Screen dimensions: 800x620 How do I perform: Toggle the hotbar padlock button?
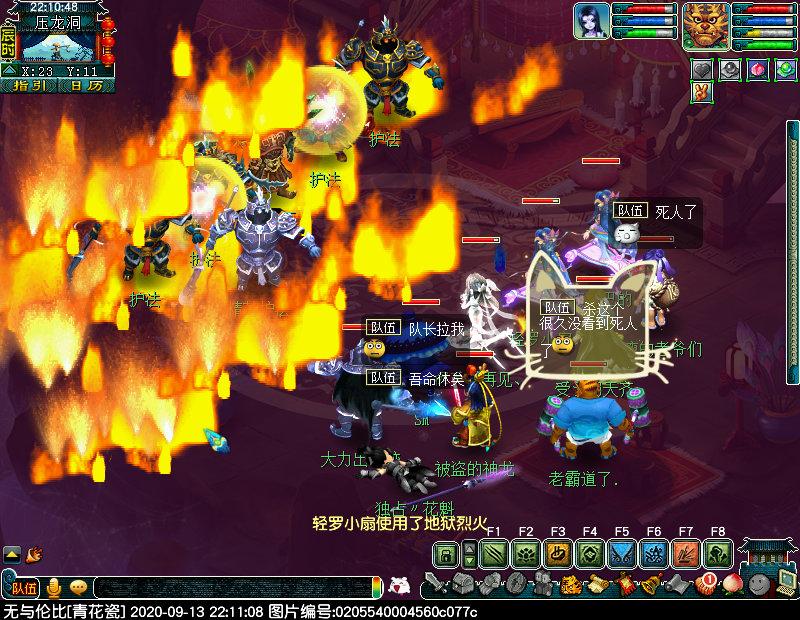point(447,555)
